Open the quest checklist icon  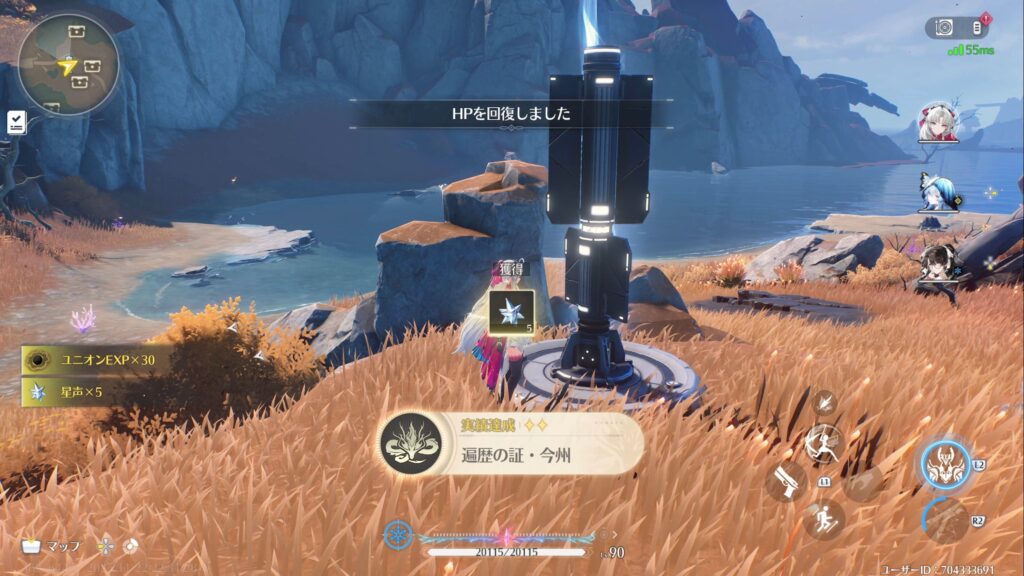click(x=16, y=122)
